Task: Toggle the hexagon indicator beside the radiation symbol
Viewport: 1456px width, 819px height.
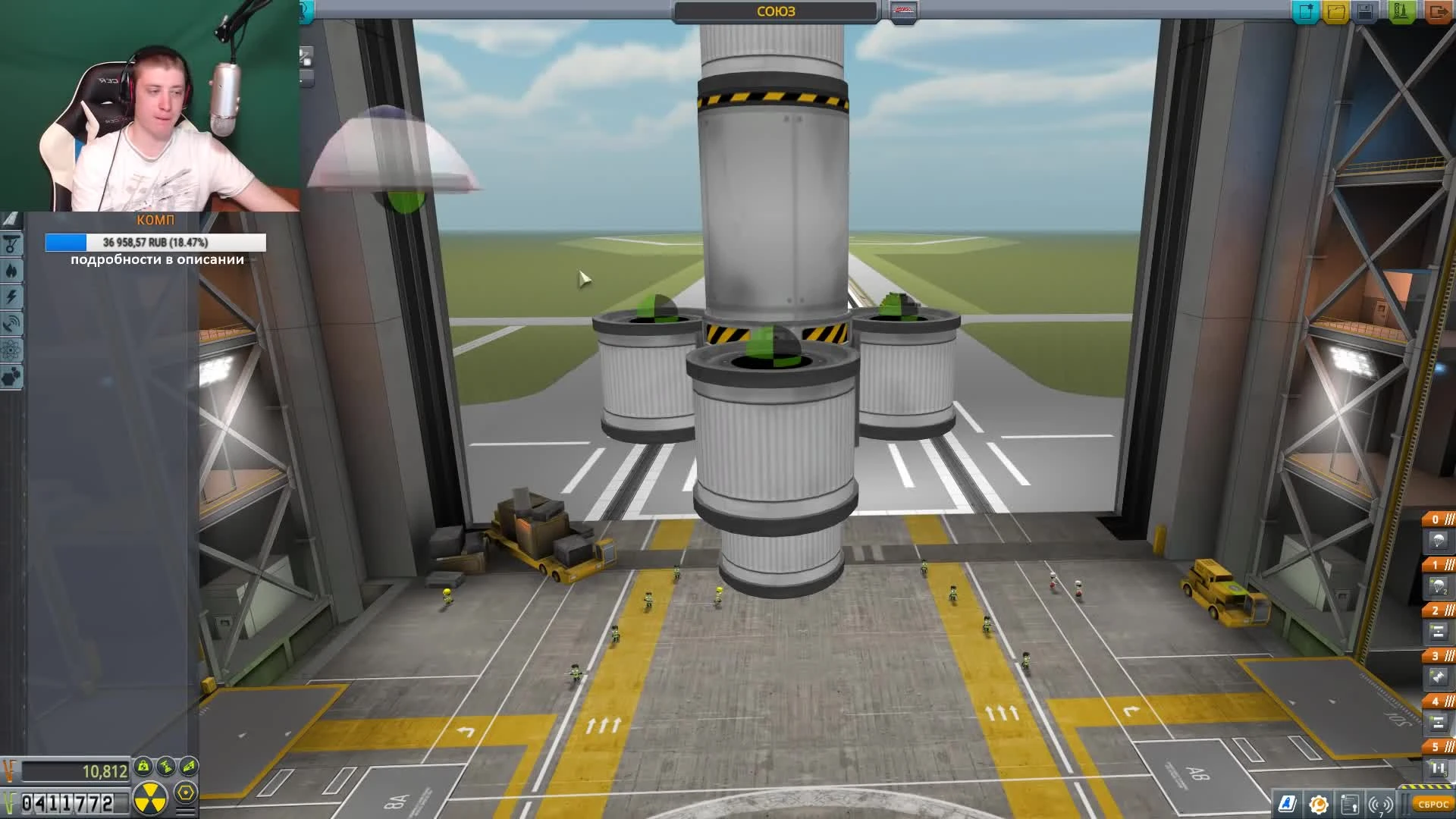Action: click(185, 793)
